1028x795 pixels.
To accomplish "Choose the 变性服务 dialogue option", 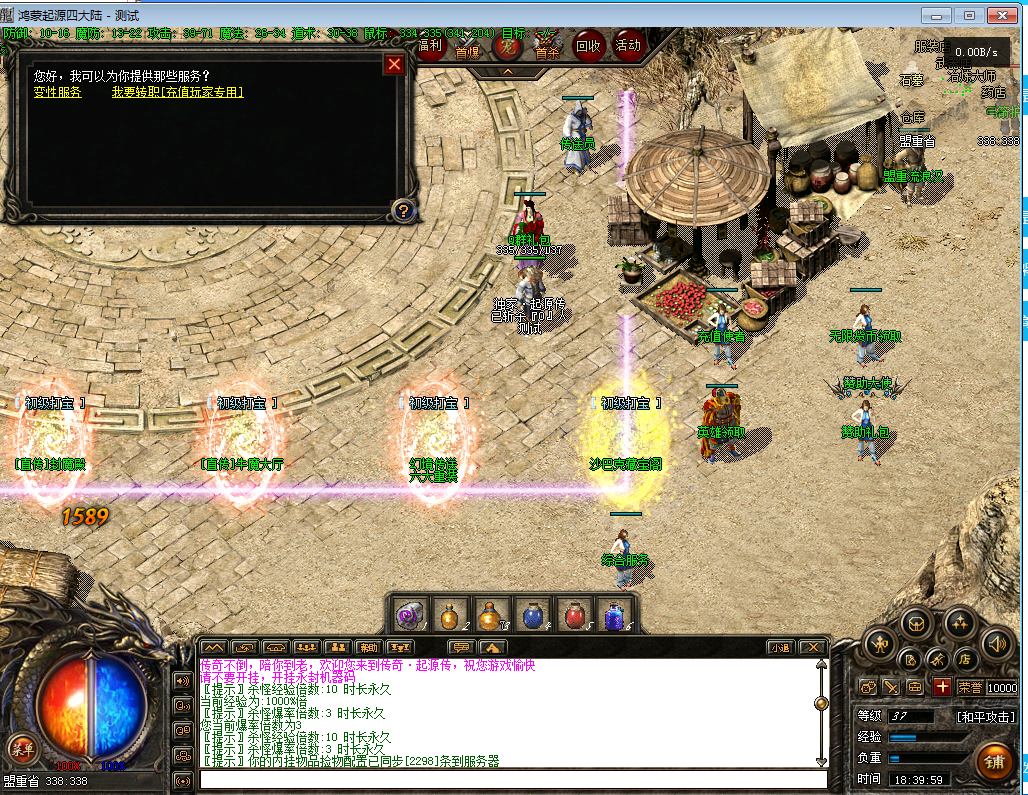I will [x=57, y=92].
